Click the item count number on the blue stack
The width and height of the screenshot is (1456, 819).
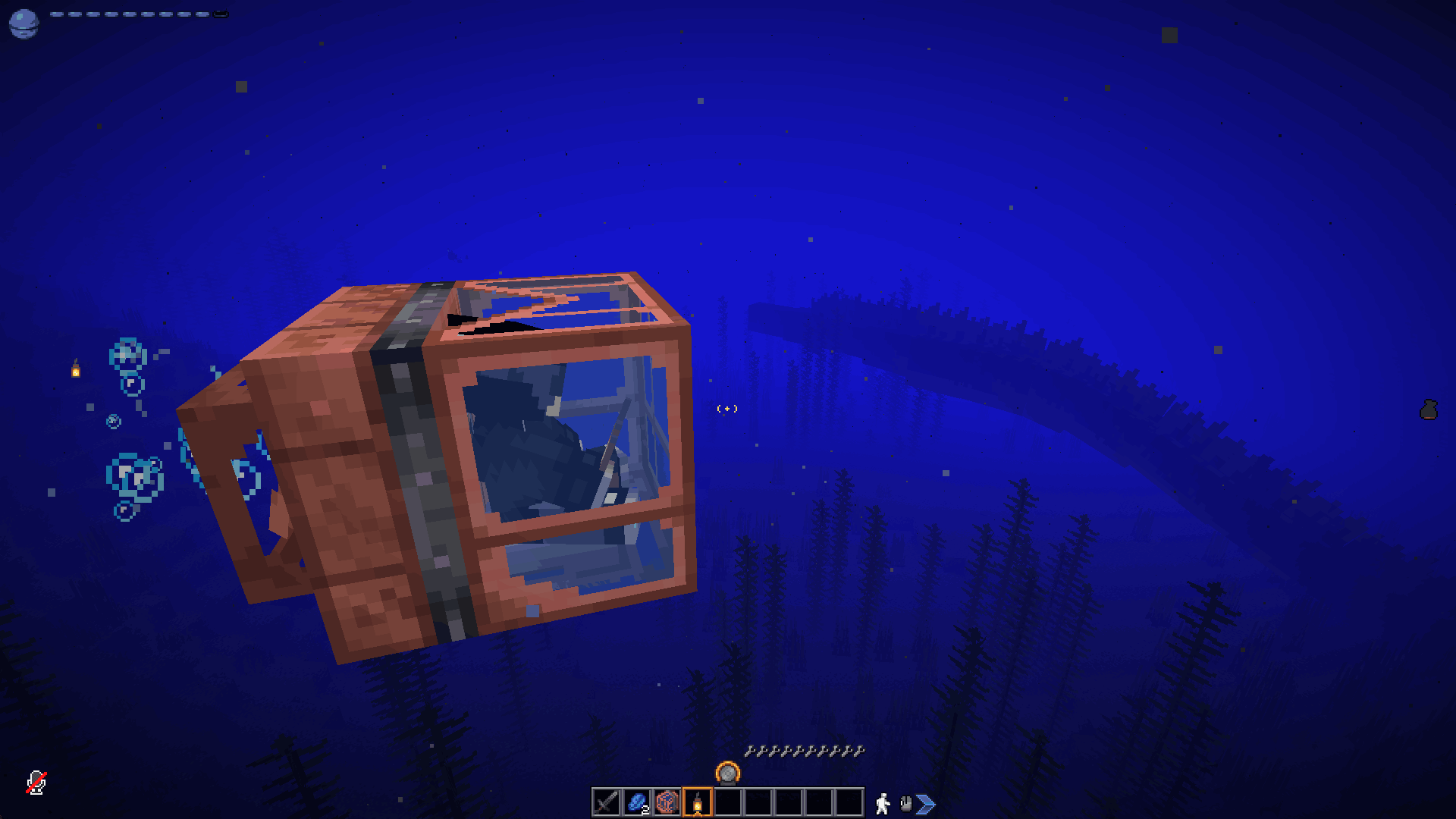point(646,808)
